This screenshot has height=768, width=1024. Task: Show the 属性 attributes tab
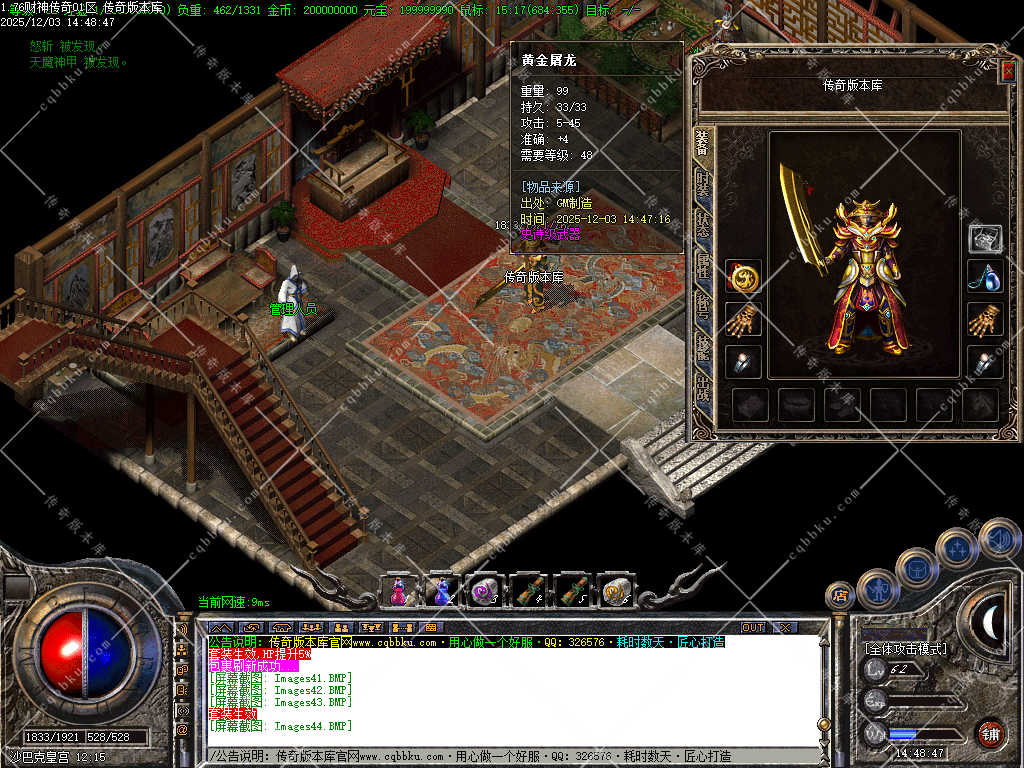tap(702, 262)
